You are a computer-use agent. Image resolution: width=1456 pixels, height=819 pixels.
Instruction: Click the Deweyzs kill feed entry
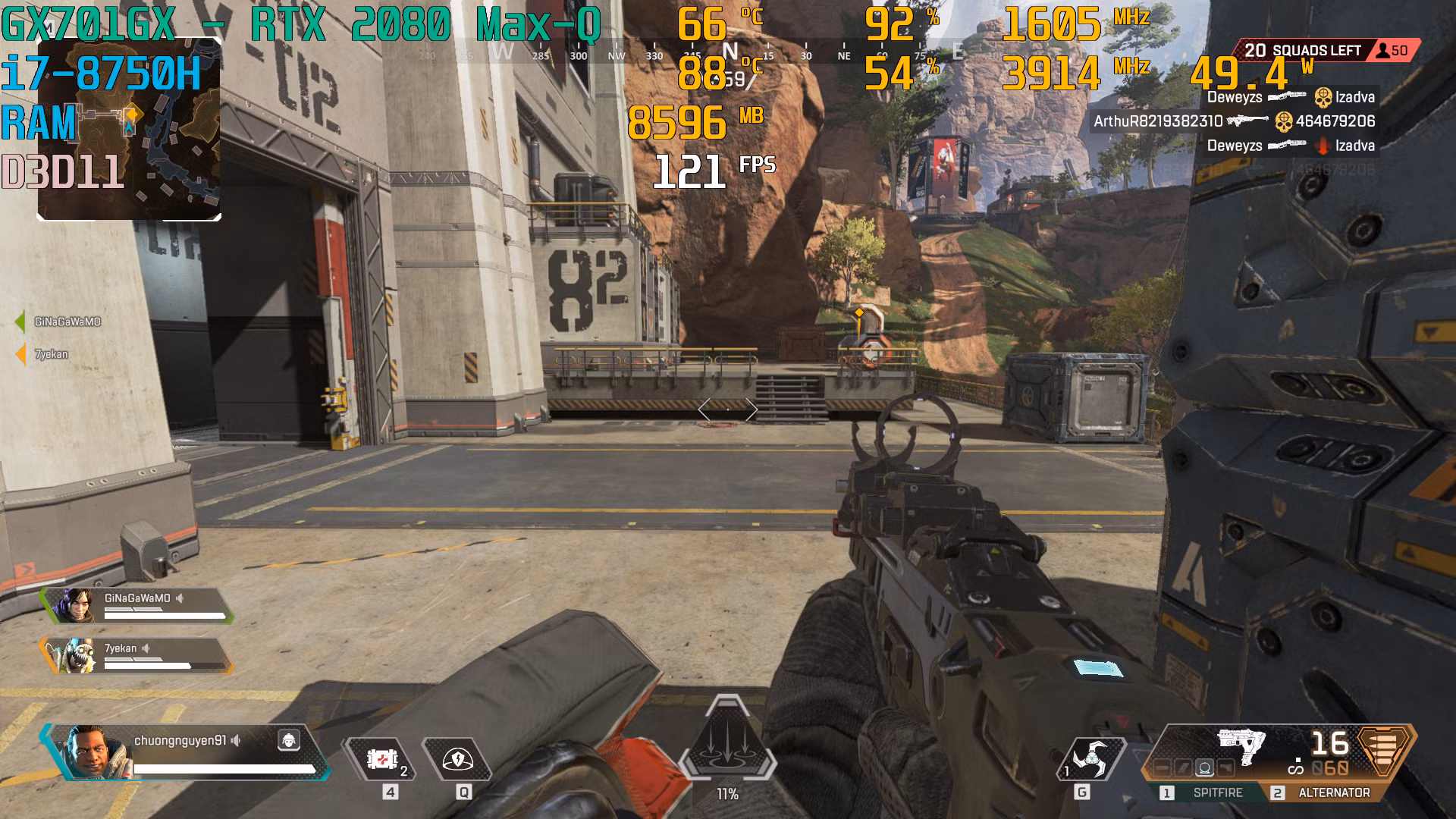click(1289, 97)
